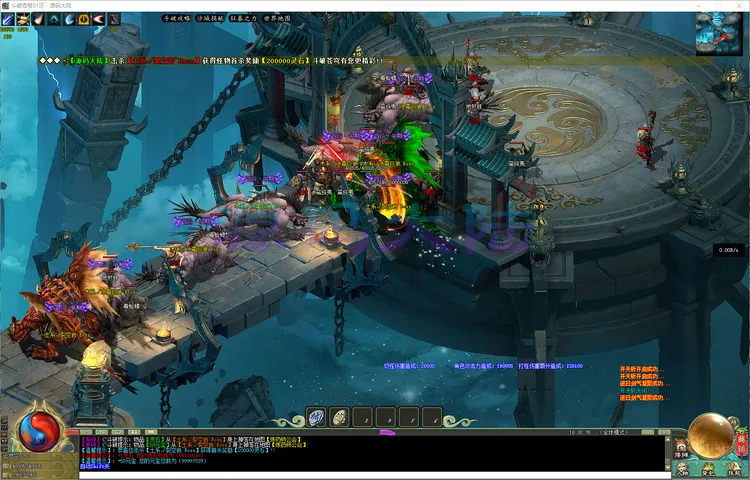
Task: Activate the green upward arrow skill icon
Action: tap(53, 19)
